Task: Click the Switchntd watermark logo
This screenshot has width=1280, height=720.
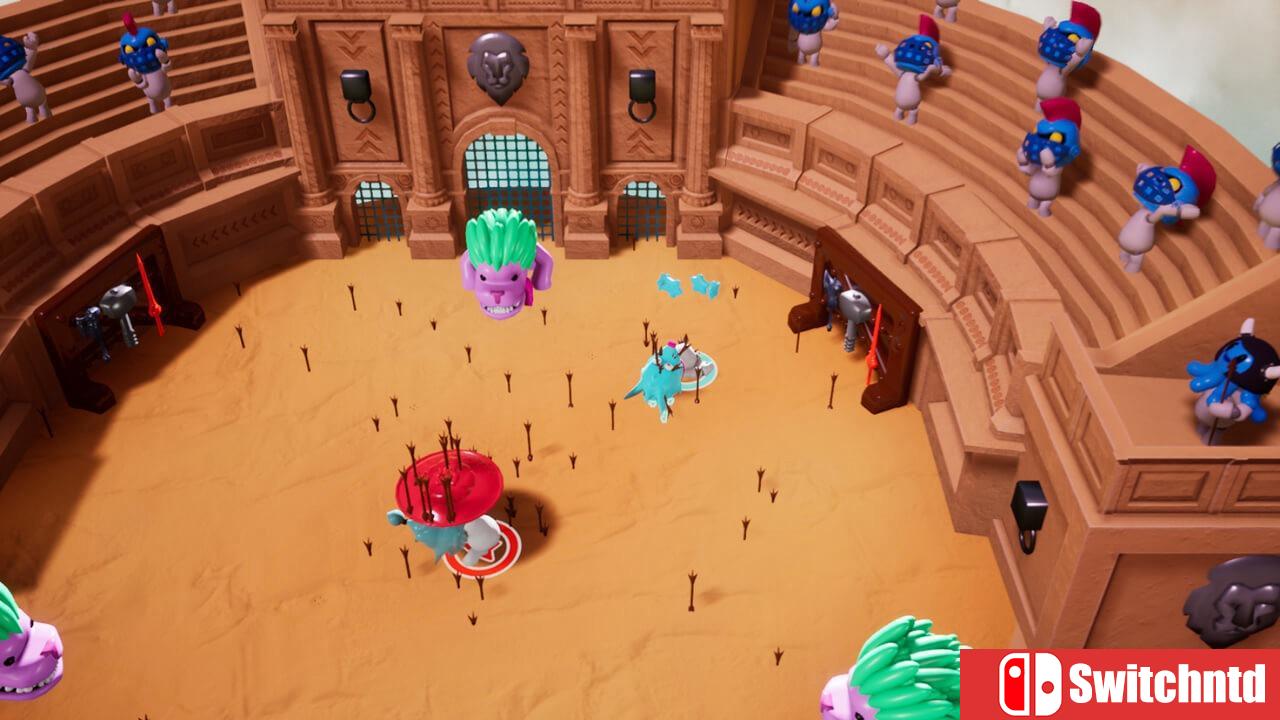Action: click(1119, 684)
